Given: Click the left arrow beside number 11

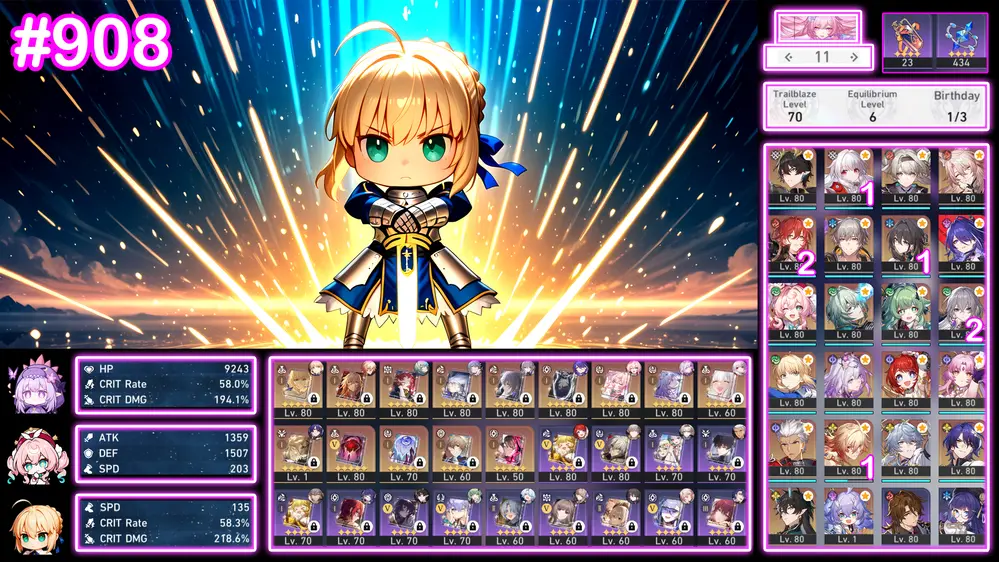Looking at the screenshot, I should click(788, 57).
